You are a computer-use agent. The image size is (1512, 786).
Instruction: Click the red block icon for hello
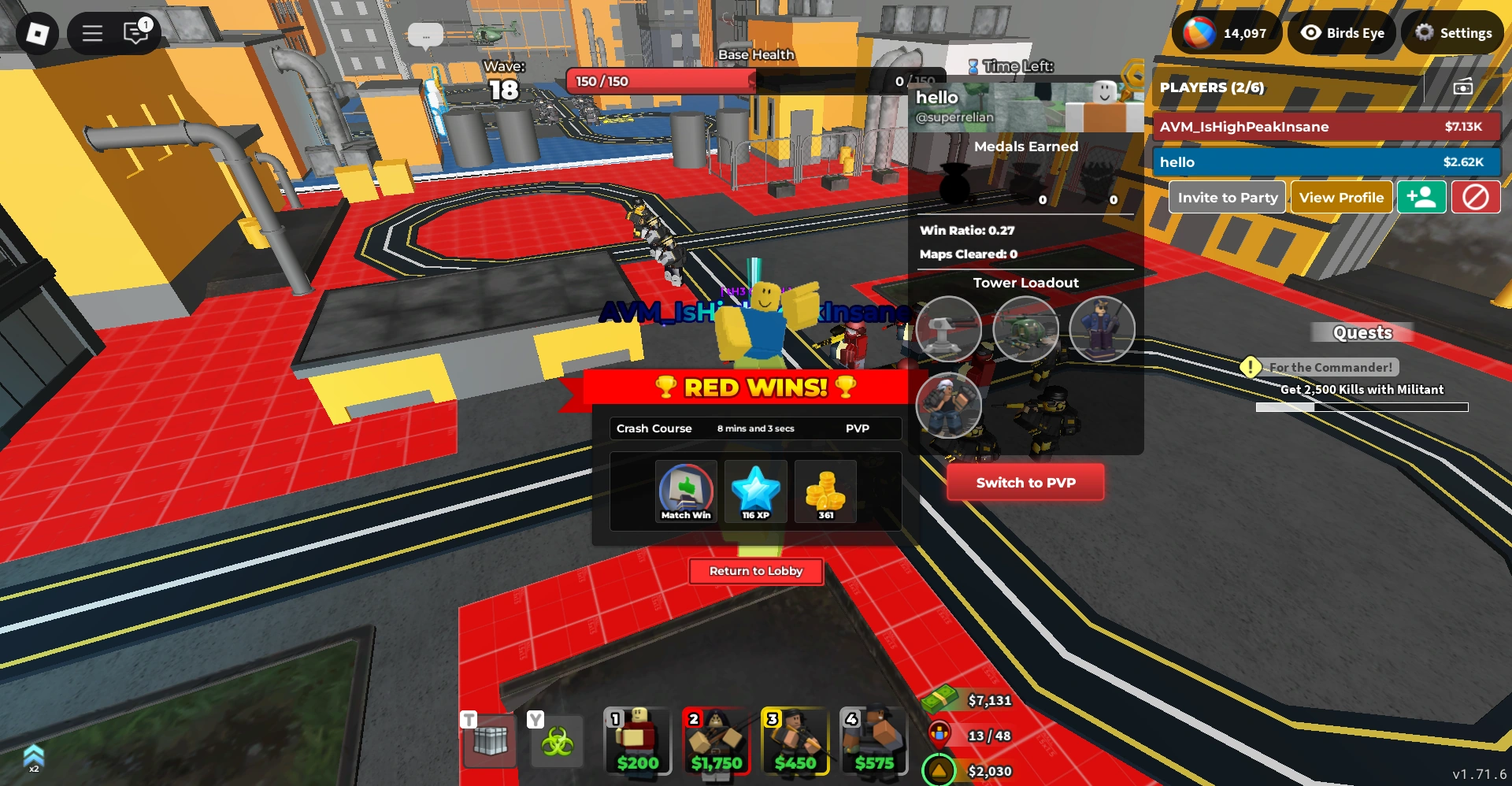[x=1476, y=197]
